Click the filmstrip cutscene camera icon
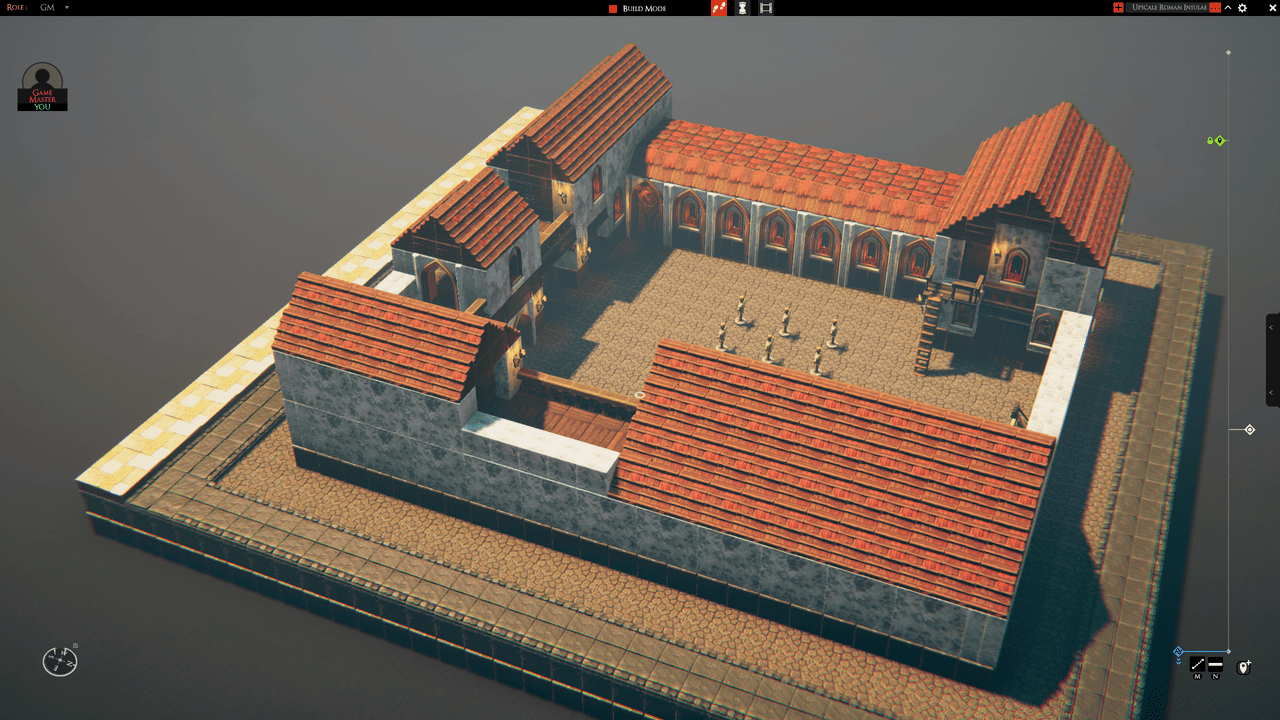Viewport: 1280px width, 720px height. 765,8
